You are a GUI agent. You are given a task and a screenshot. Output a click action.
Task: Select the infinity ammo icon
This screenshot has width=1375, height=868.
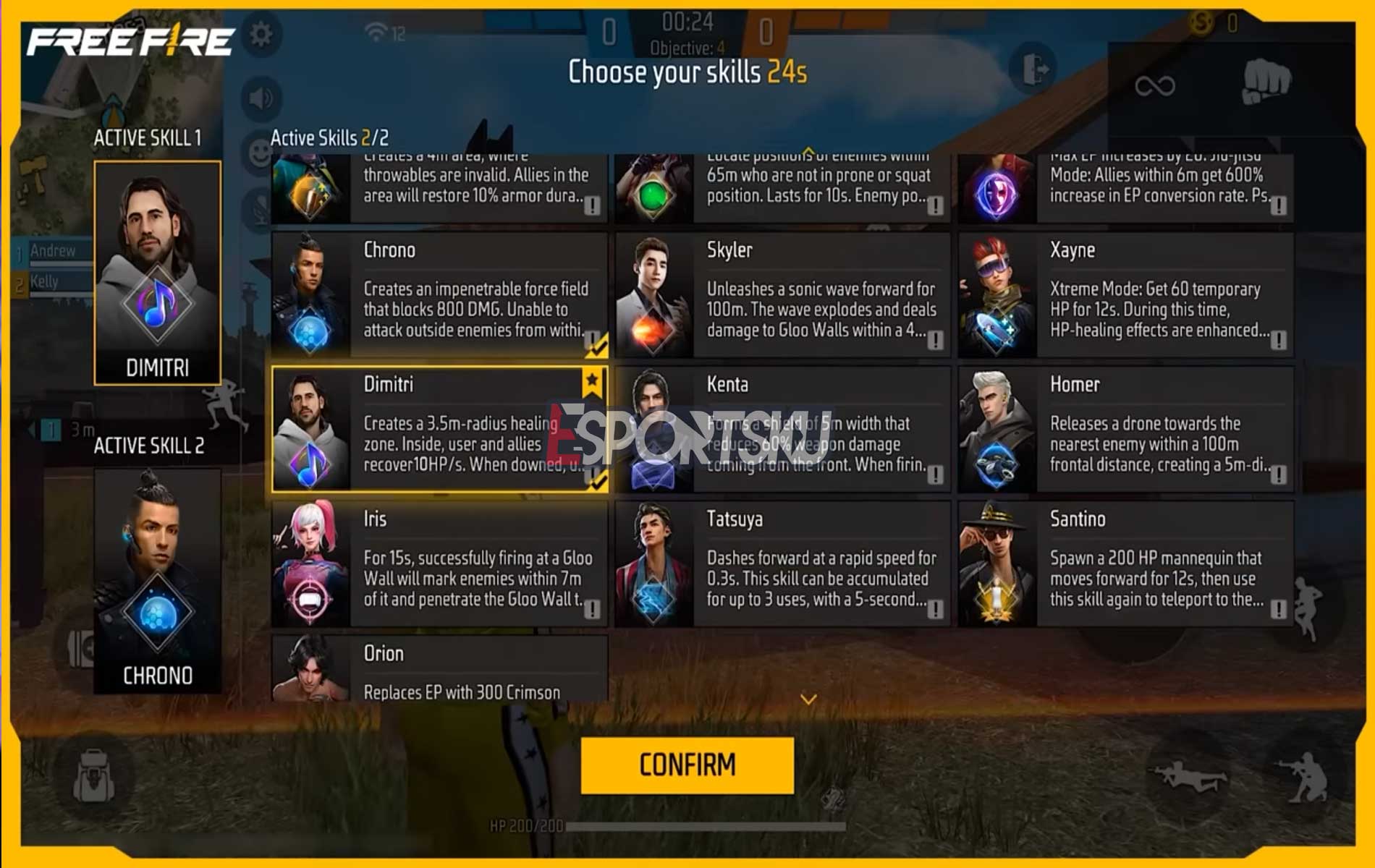pyautogui.click(x=1155, y=87)
